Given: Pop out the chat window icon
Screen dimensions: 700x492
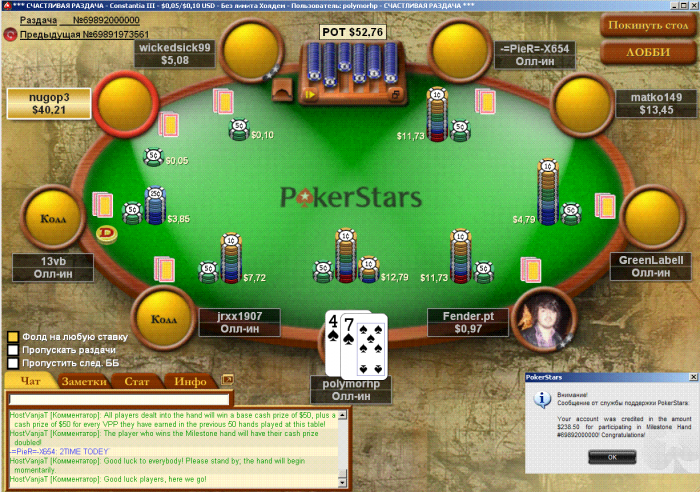Looking at the screenshot, I should [x=227, y=380].
